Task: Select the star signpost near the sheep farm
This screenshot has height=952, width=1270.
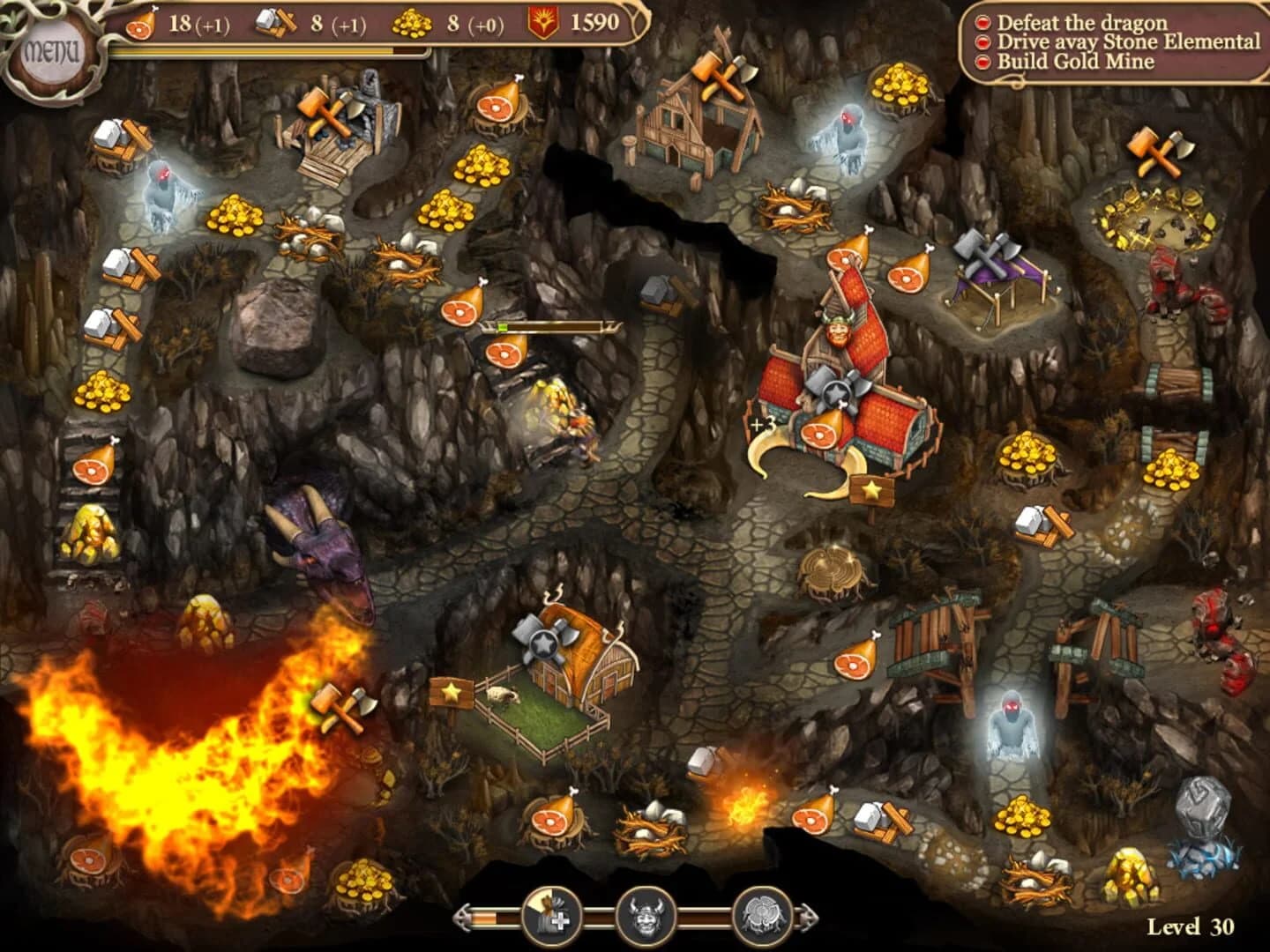Action: click(x=450, y=694)
